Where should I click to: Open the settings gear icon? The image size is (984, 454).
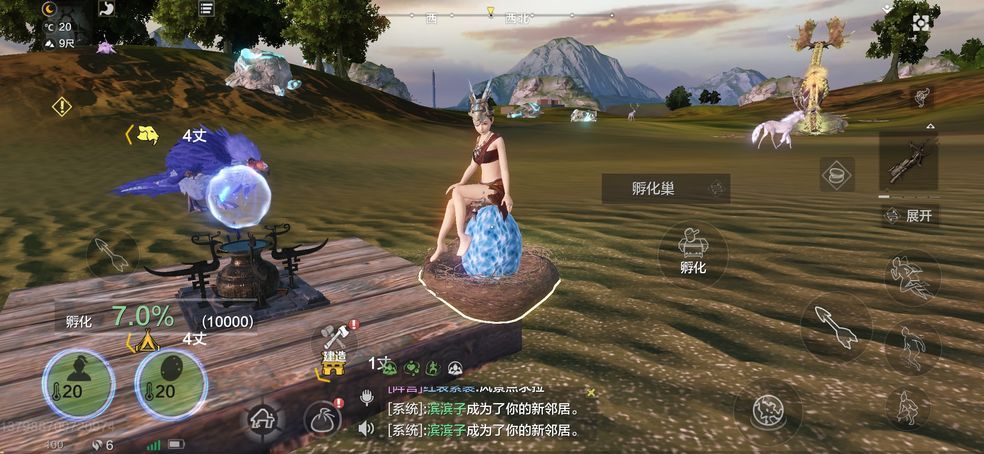tap(921, 22)
